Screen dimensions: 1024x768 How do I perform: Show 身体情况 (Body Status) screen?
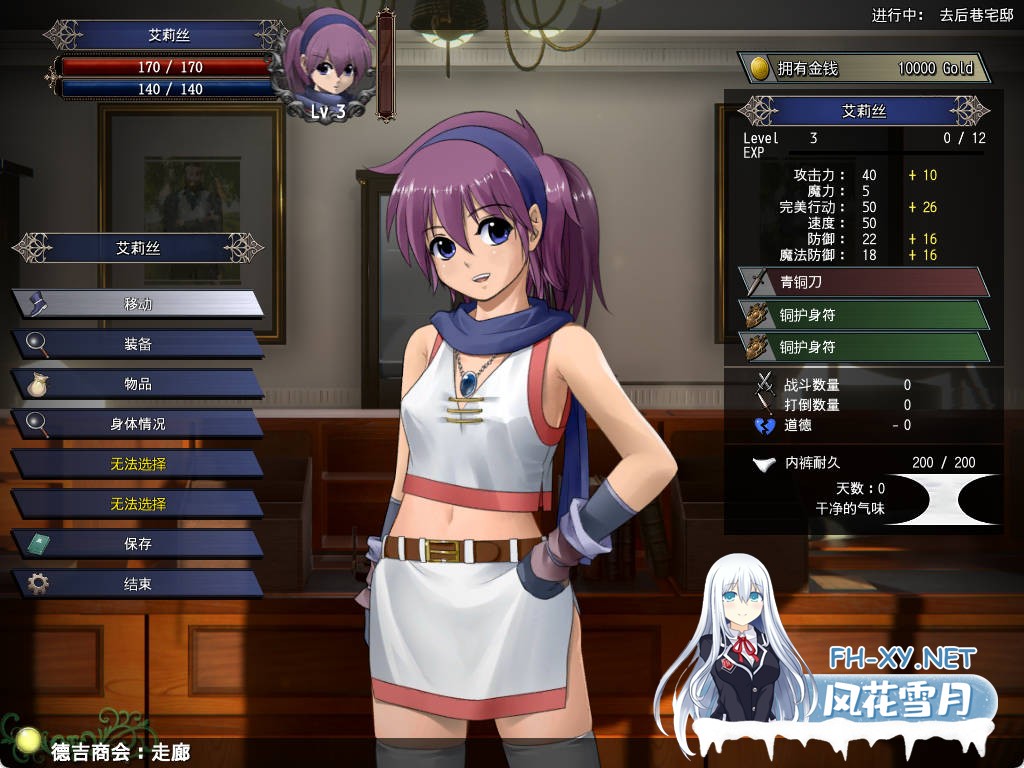click(x=138, y=424)
